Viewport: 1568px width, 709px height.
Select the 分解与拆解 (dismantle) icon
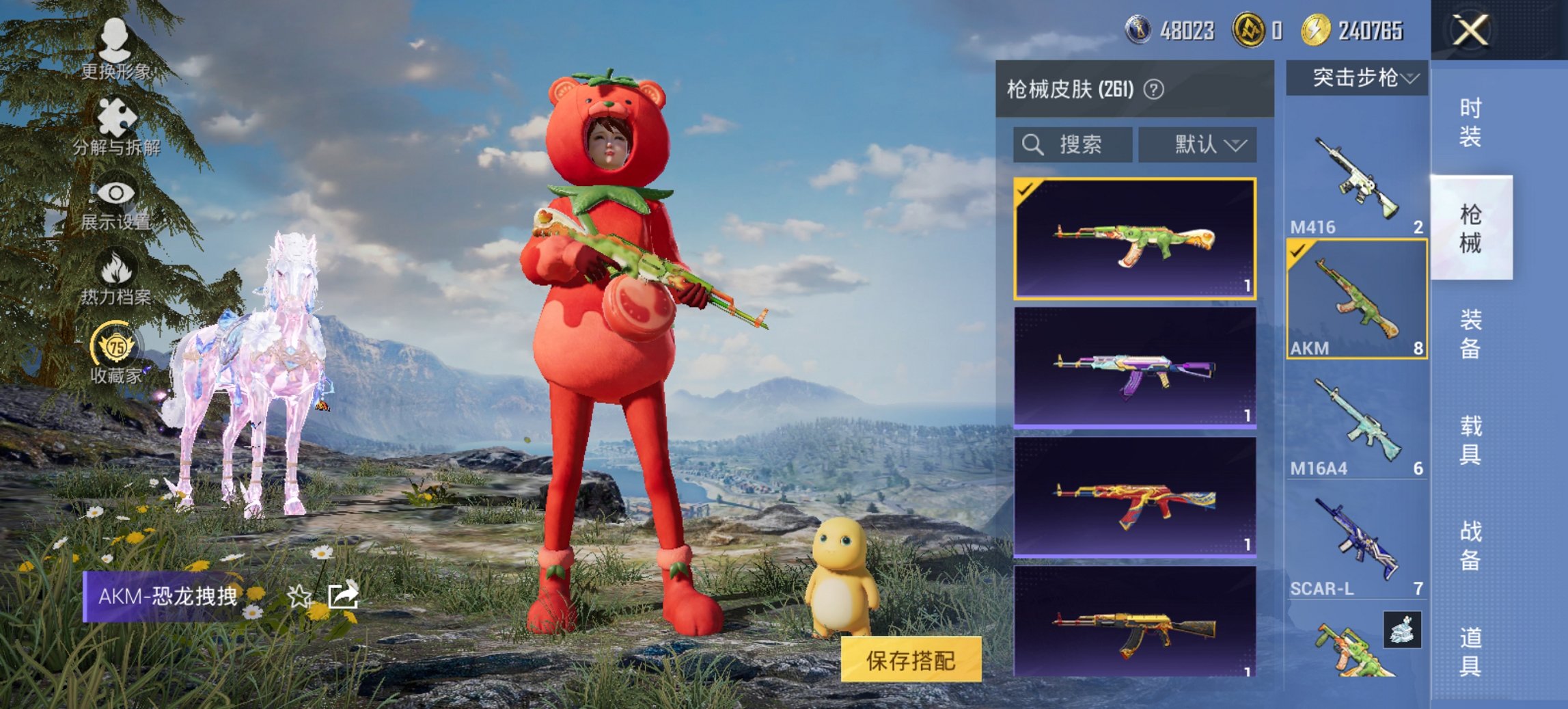click(116, 116)
